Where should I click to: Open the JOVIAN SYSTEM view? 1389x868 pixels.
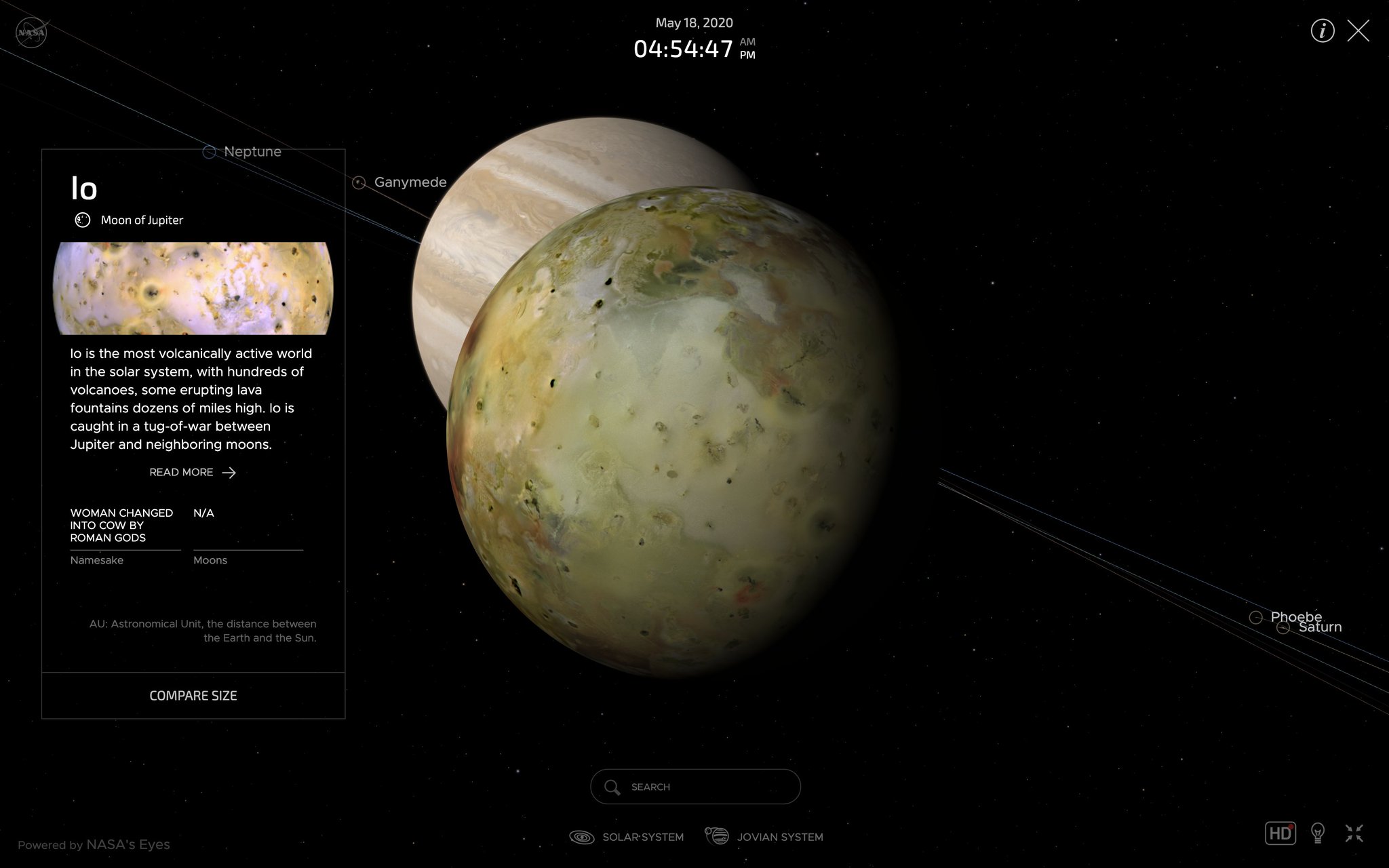[x=780, y=837]
